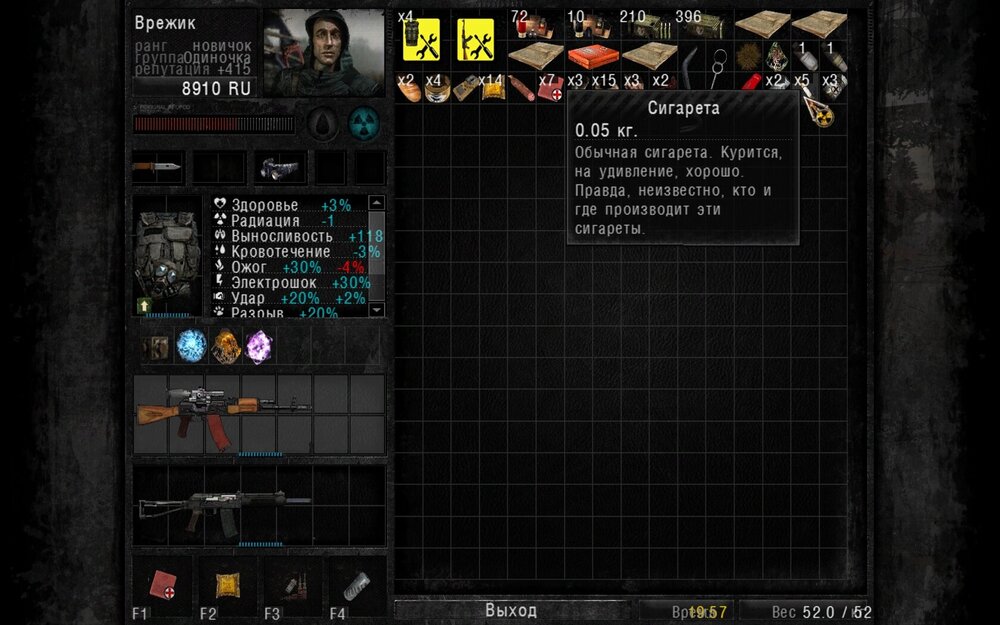The height and width of the screenshot is (625, 1000).
Task: Select the yellow armor repair kit
Action: (x=422, y=40)
